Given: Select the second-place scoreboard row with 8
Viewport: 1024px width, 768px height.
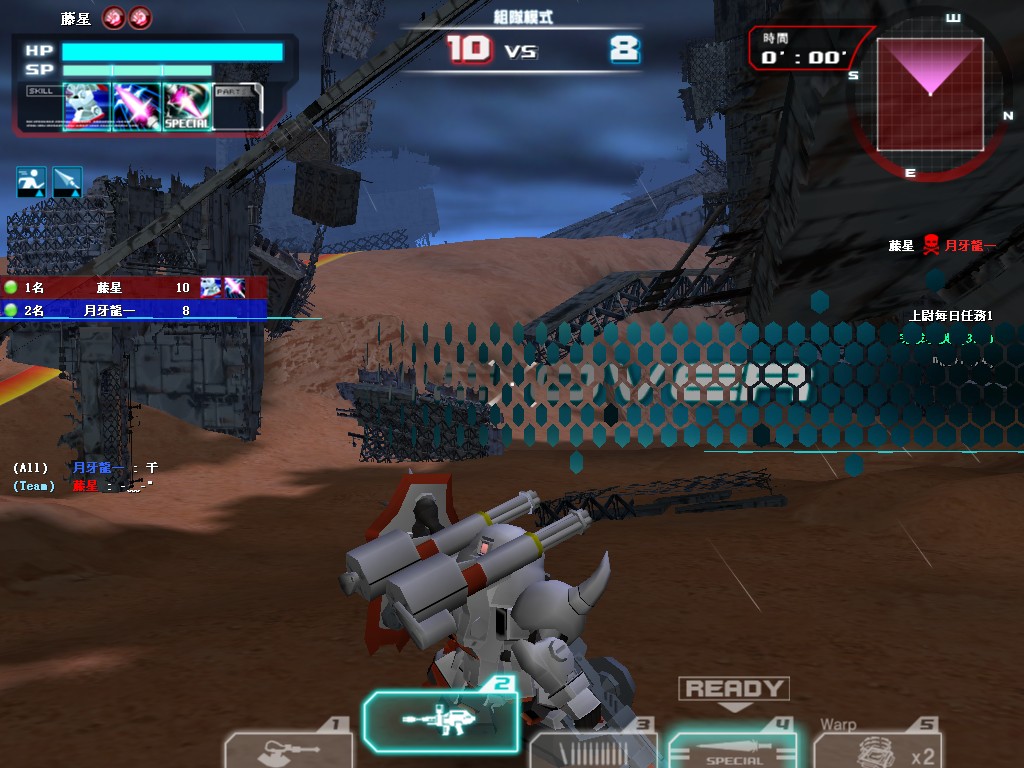Looking at the screenshot, I should [134, 311].
